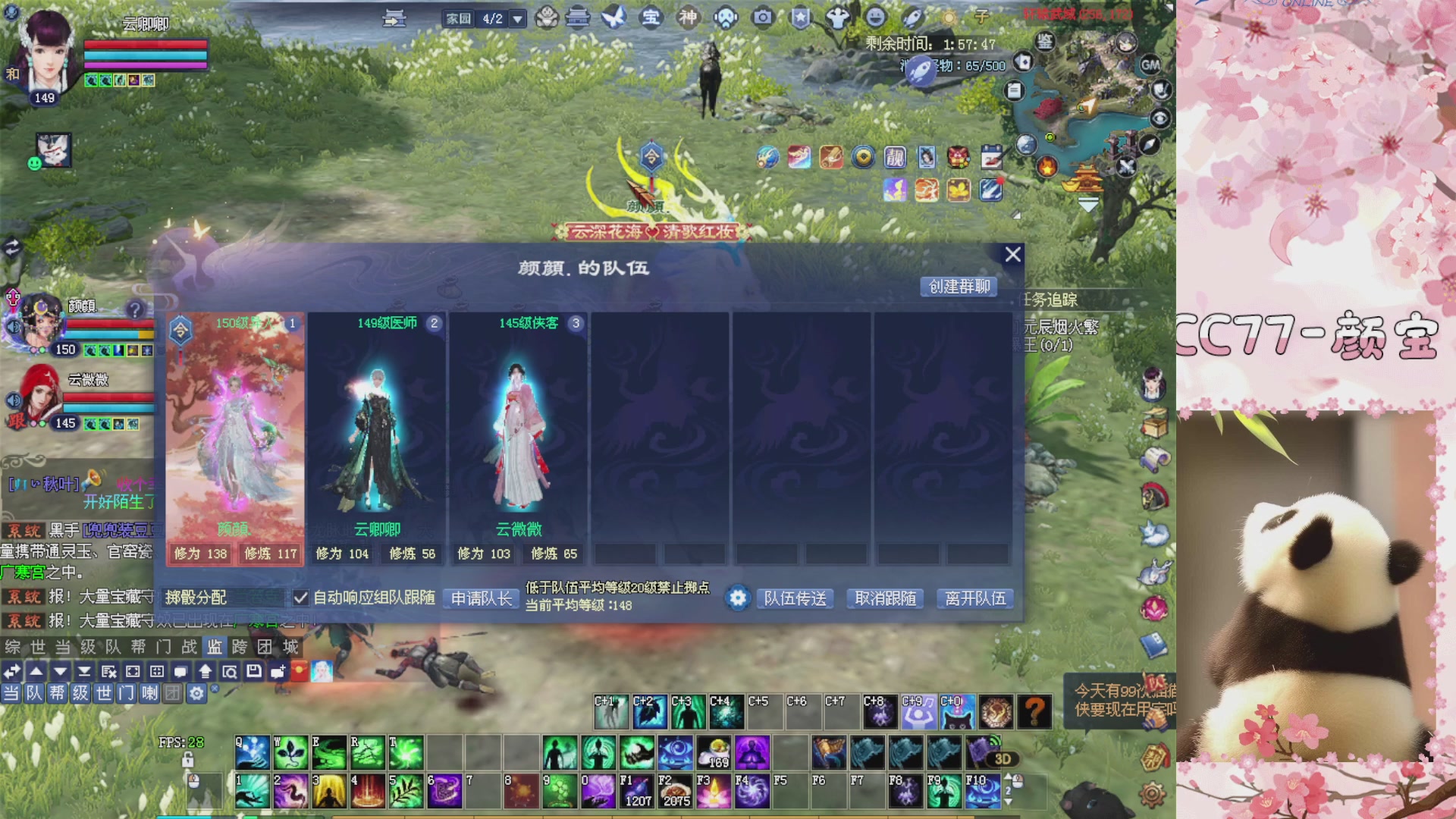Click the minimap collapse arrow below the map
The width and height of the screenshot is (1456, 819).
[1089, 205]
